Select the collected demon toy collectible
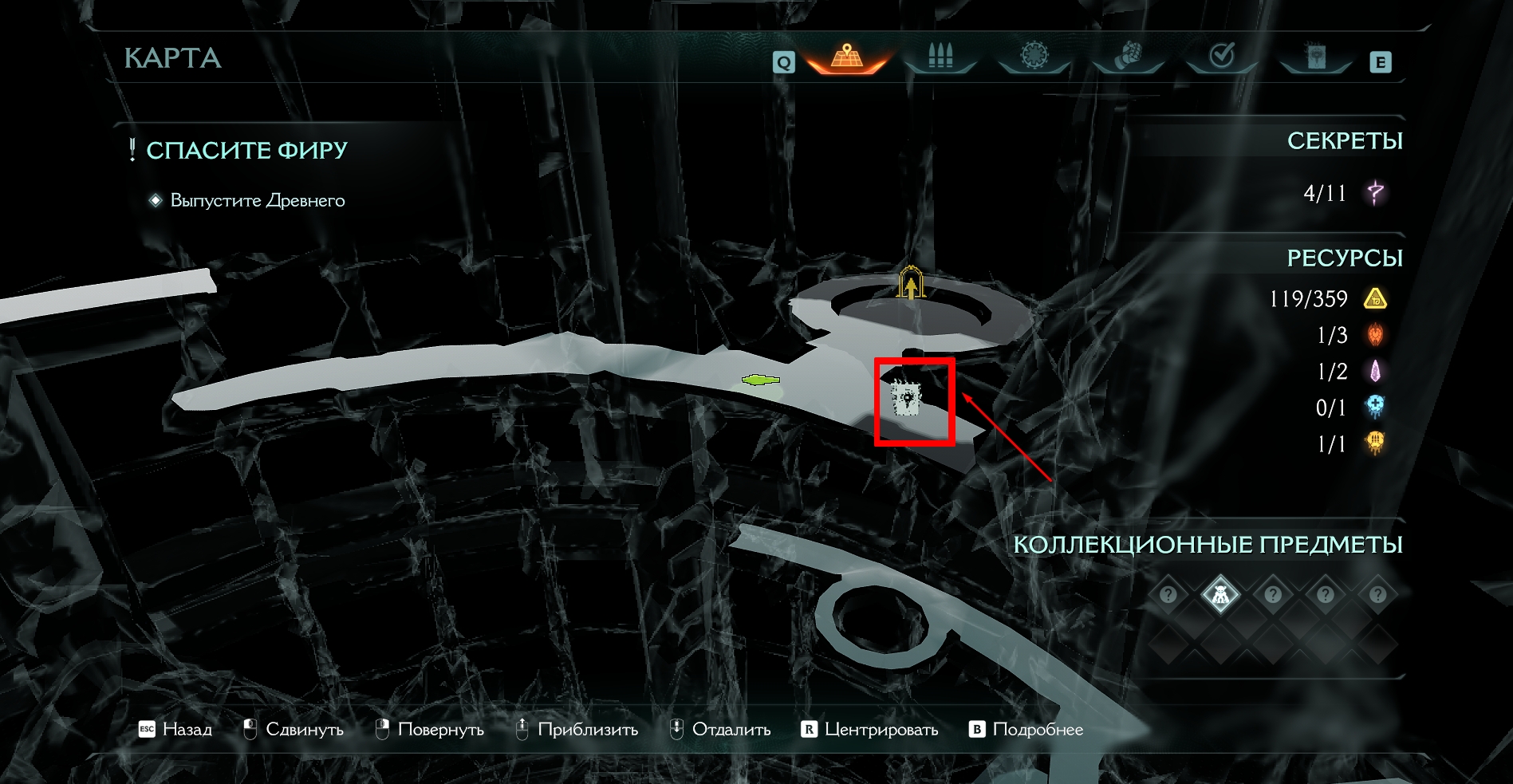The width and height of the screenshot is (1513, 784). pyautogui.click(x=1220, y=594)
